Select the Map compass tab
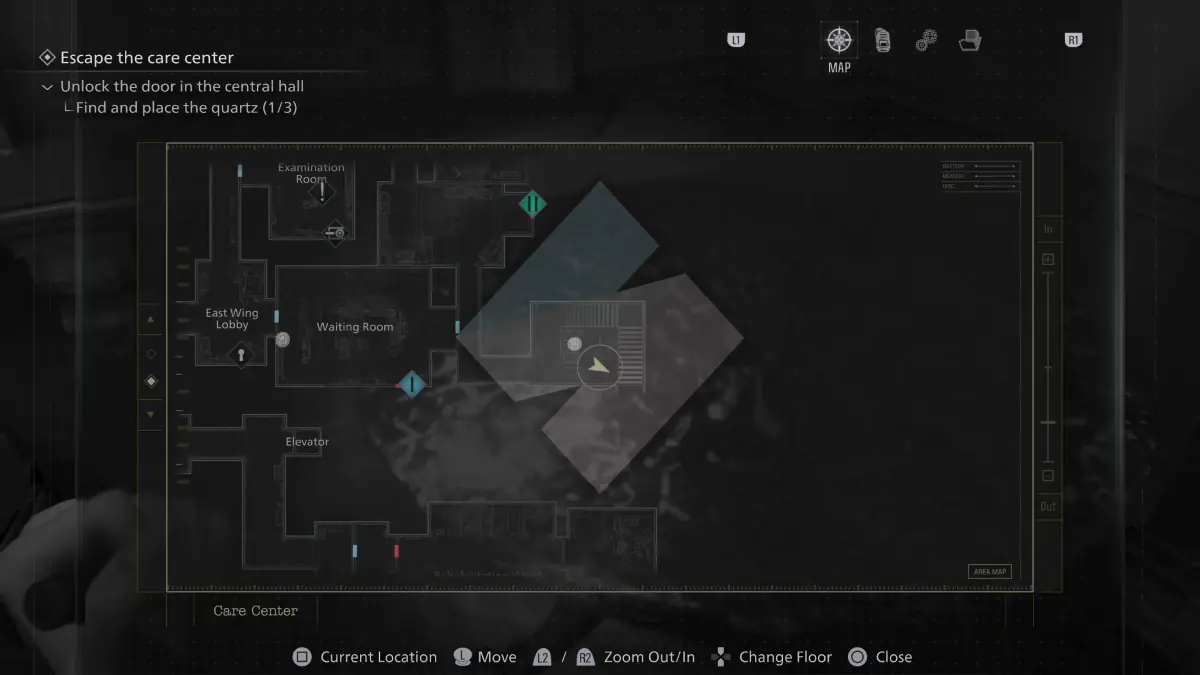Screen dimensions: 1200x675 pyautogui.click(x=839, y=41)
